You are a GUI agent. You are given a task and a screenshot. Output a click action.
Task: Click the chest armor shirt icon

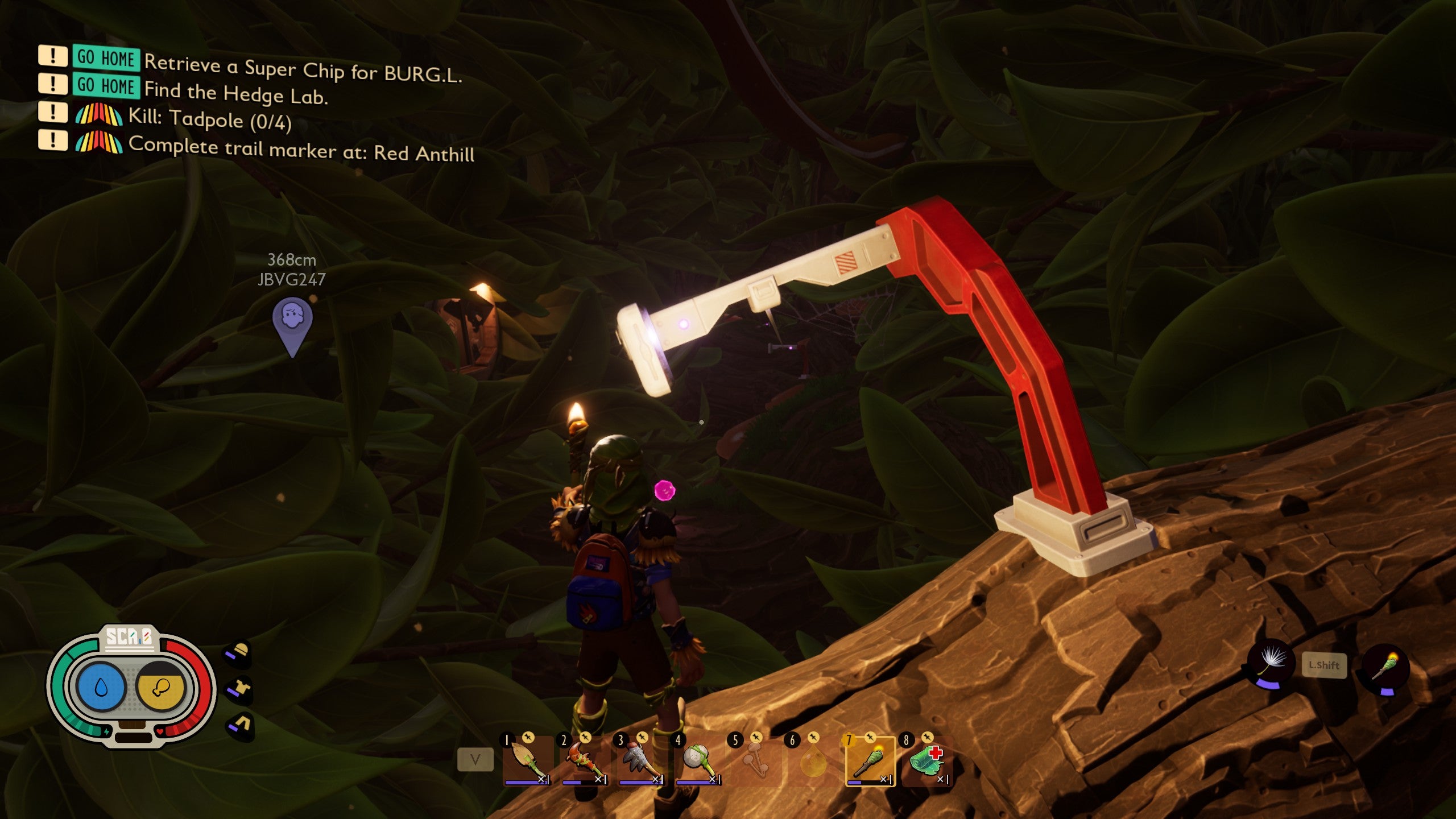(x=240, y=688)
